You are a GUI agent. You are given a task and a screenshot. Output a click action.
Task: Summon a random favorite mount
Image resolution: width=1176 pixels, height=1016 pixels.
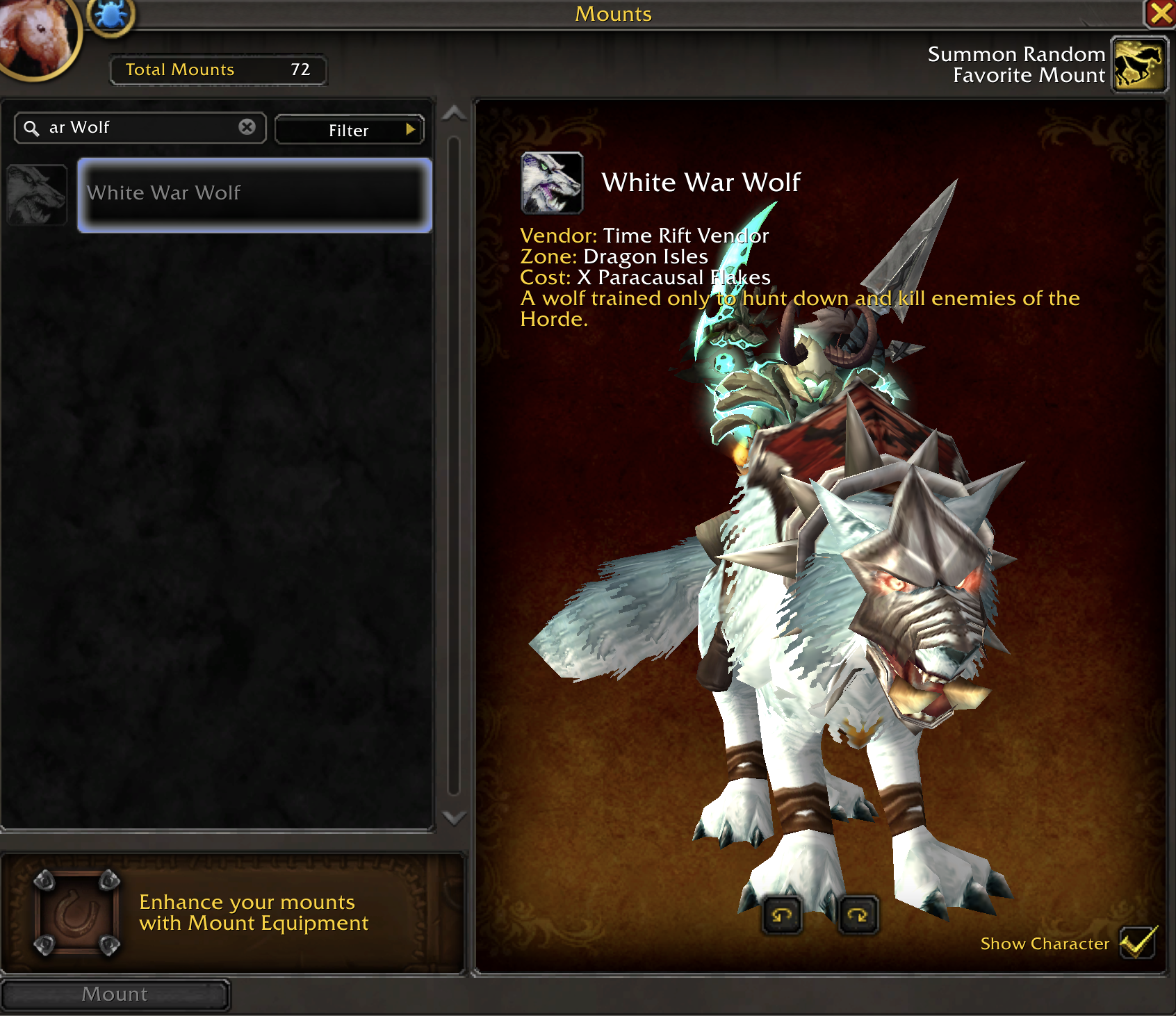click(1139, 65)
